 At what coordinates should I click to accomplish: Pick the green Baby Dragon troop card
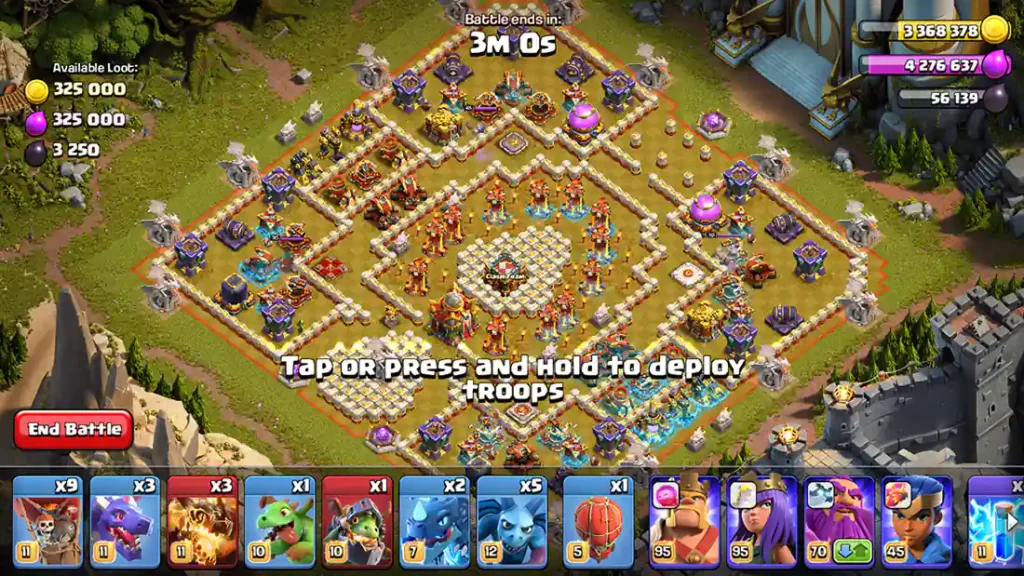click(280, 520)
